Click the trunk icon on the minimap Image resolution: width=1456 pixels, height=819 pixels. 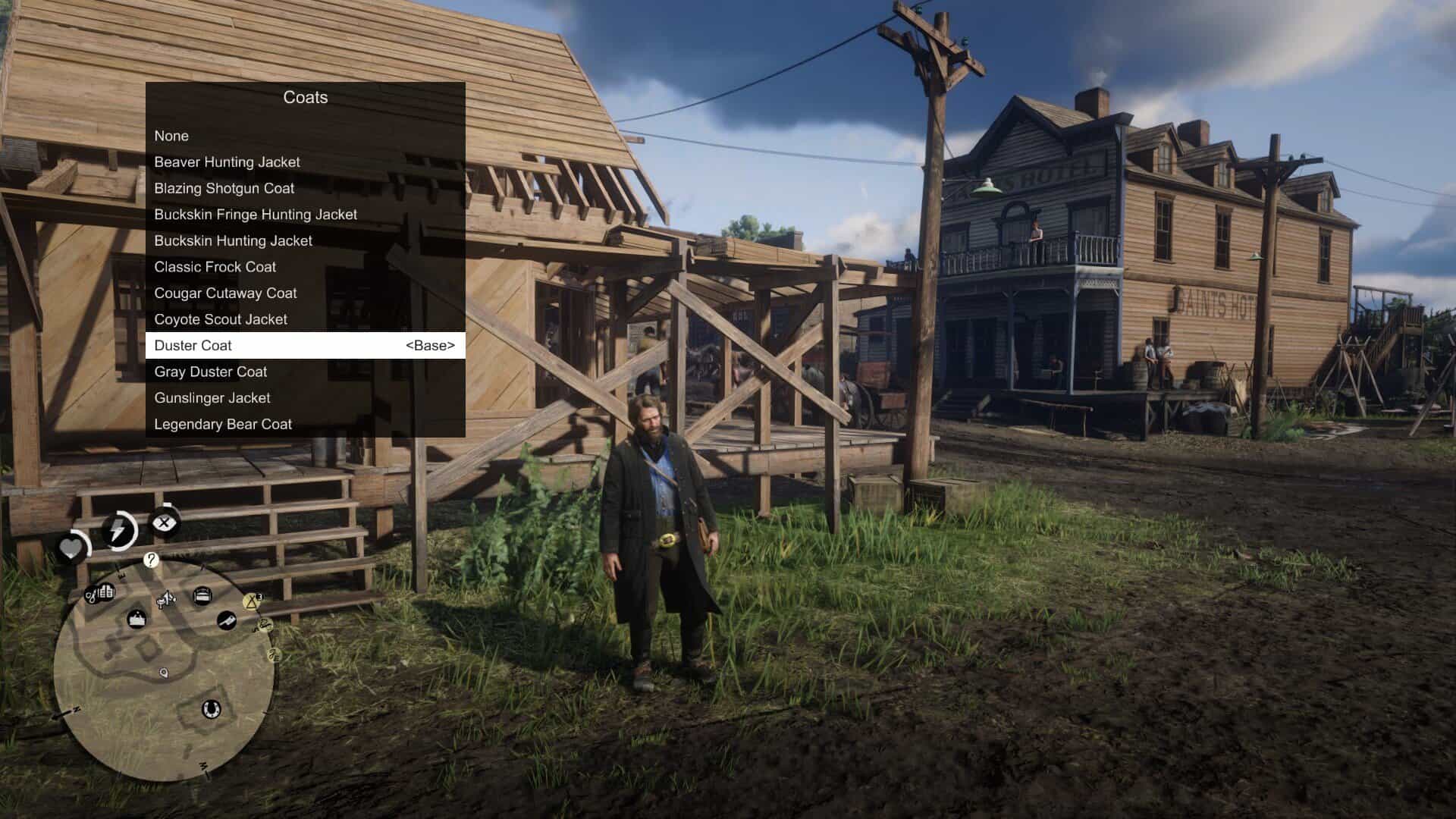203,595
